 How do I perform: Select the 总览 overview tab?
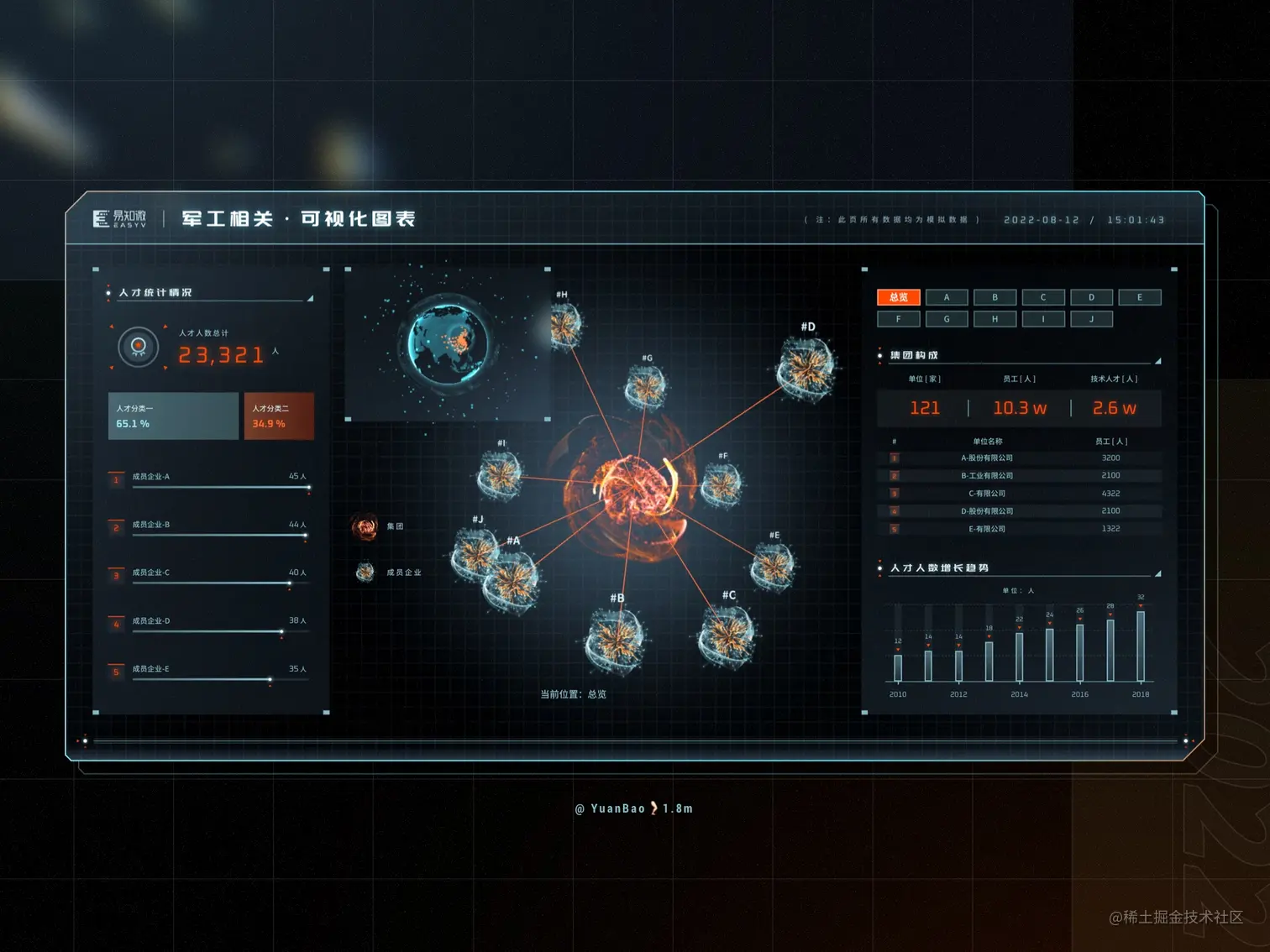click(x=898, y=297)
